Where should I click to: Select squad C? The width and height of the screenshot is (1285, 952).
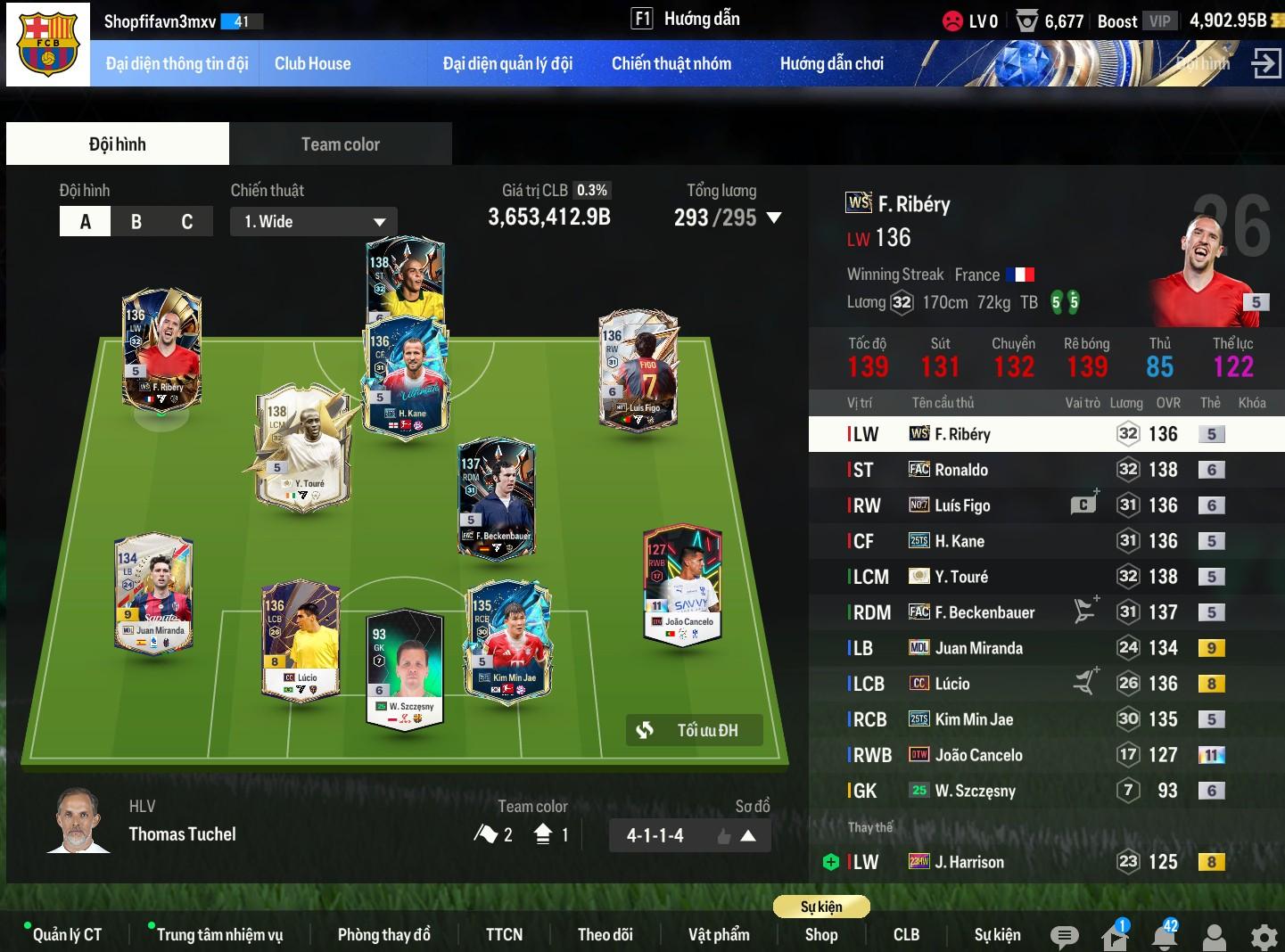pos(187,222)
